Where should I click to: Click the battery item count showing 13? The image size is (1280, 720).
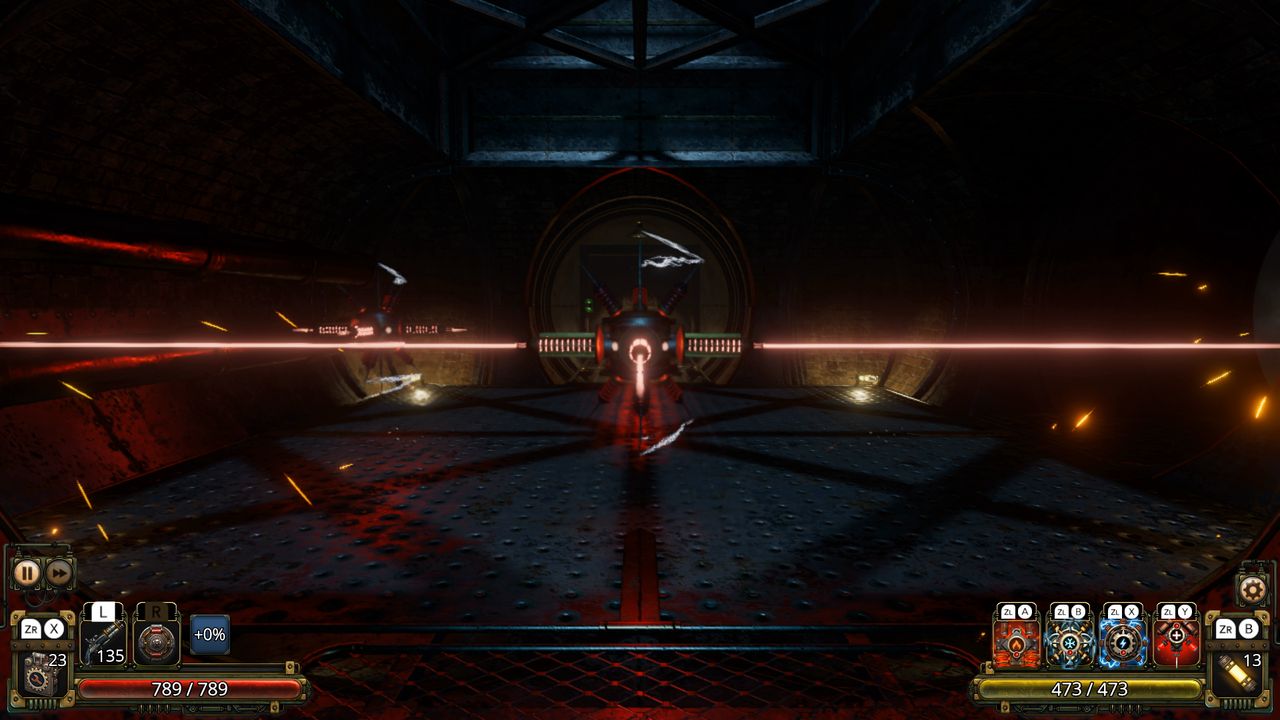1253,658
